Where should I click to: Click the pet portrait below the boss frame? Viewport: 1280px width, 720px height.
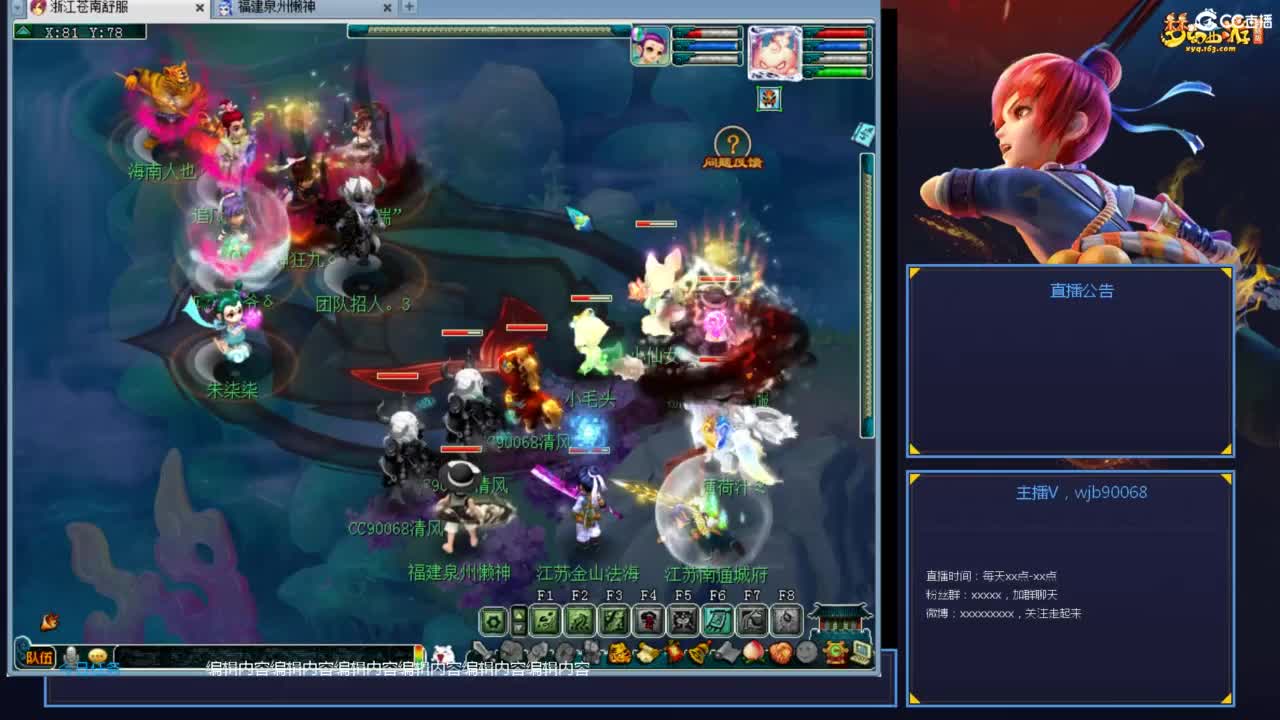(x=768, y=100)
